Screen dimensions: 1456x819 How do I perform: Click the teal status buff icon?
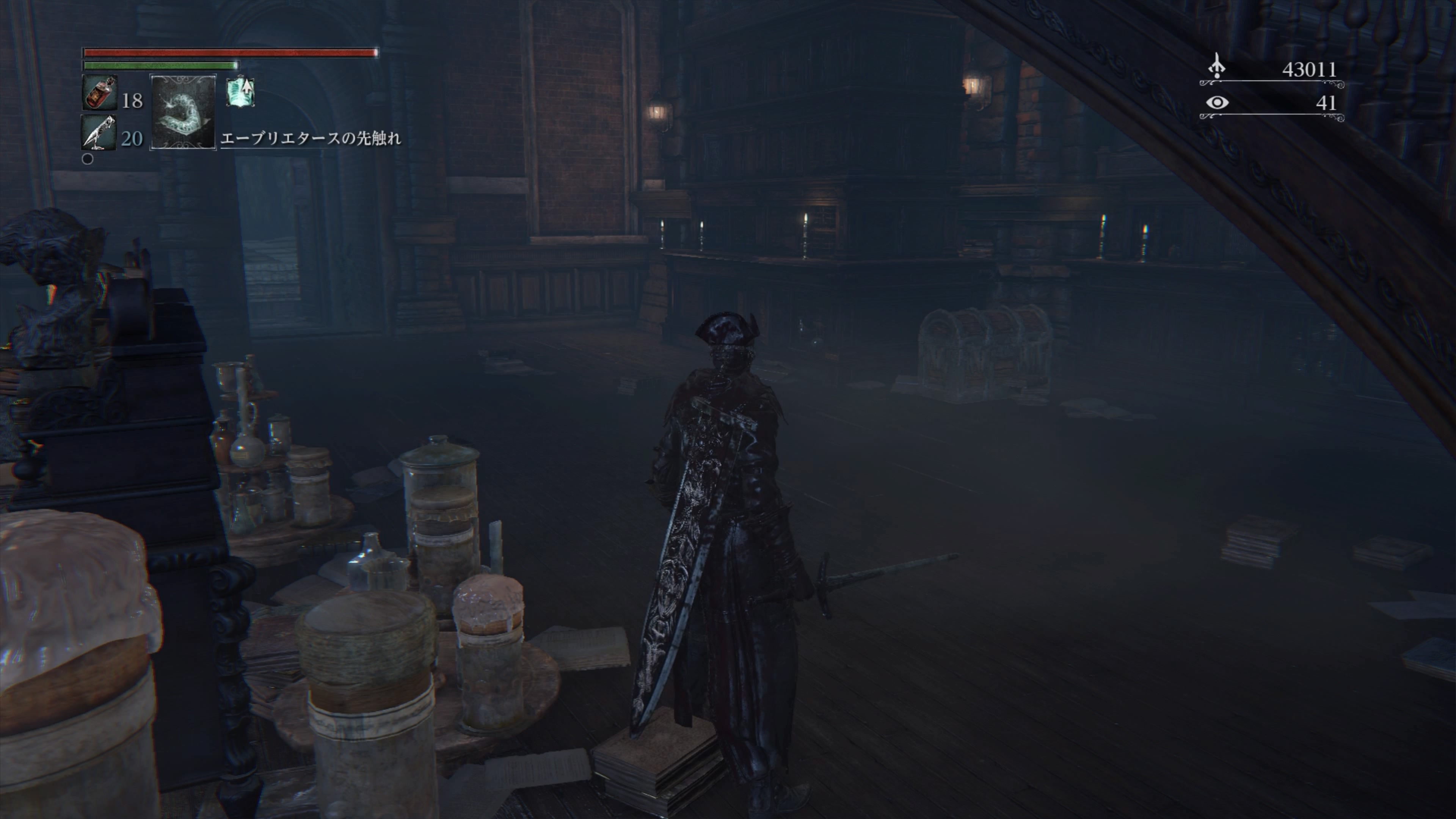click(x=241, y=92)
